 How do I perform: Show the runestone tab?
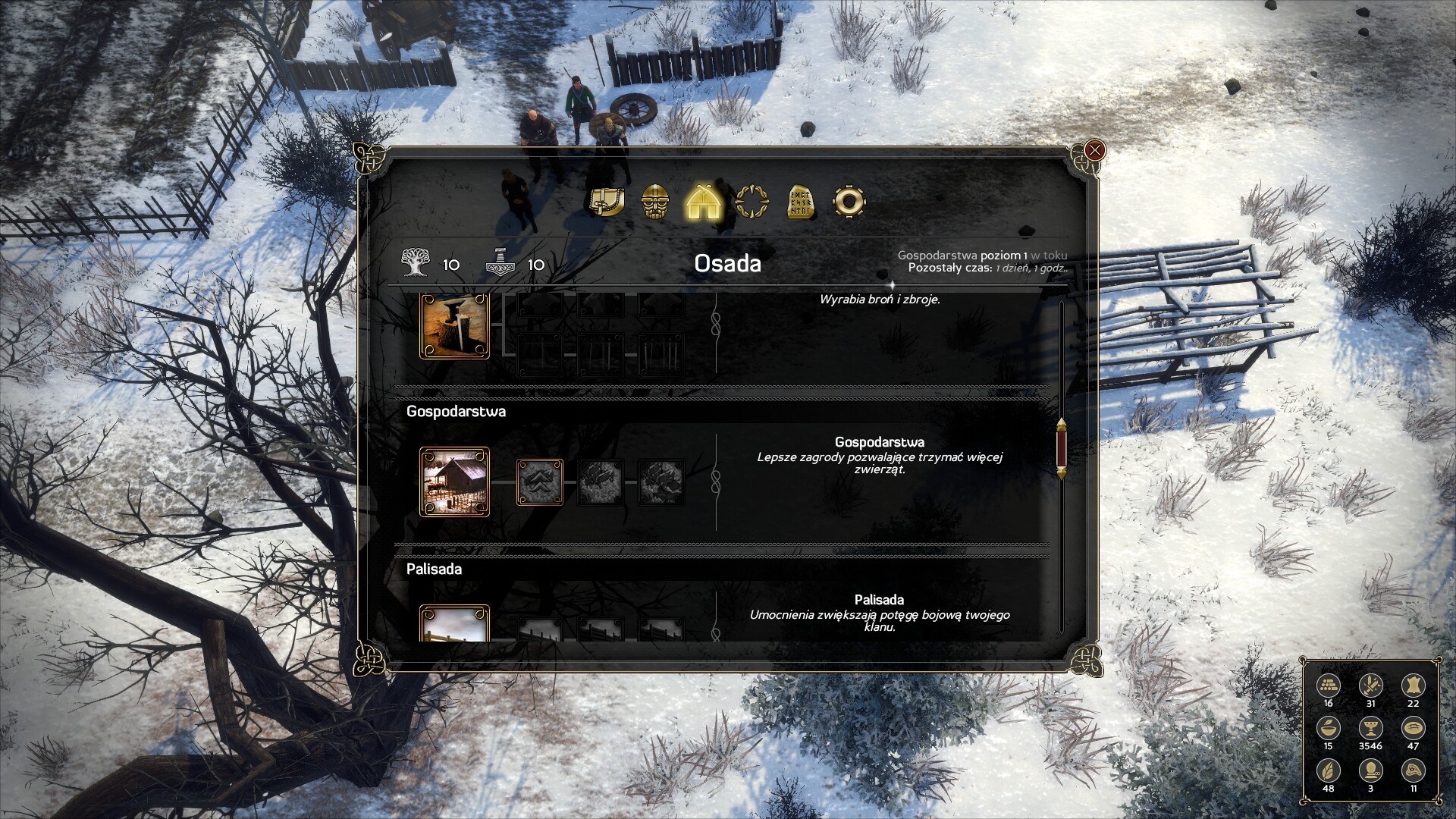pos(800,202)
